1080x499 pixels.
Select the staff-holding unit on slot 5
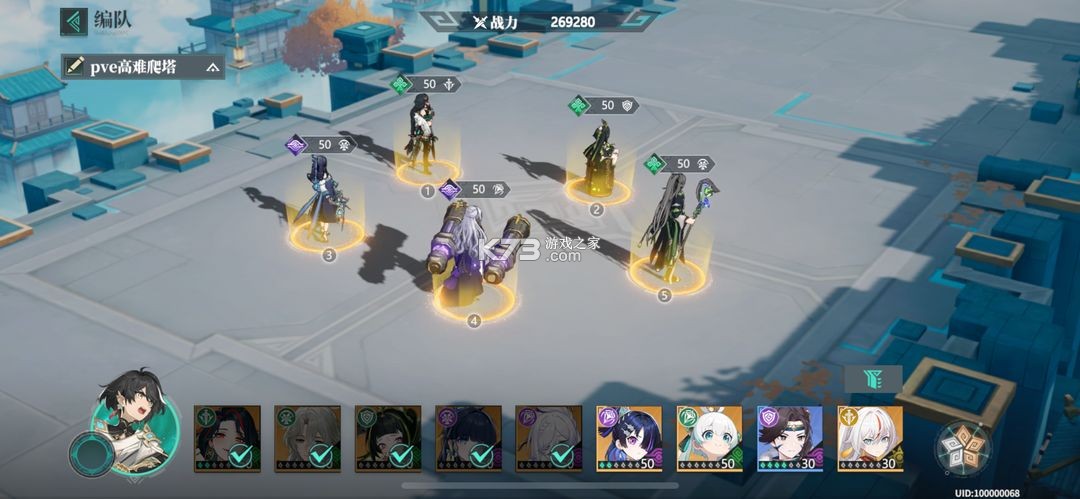(x=668, y=232)
